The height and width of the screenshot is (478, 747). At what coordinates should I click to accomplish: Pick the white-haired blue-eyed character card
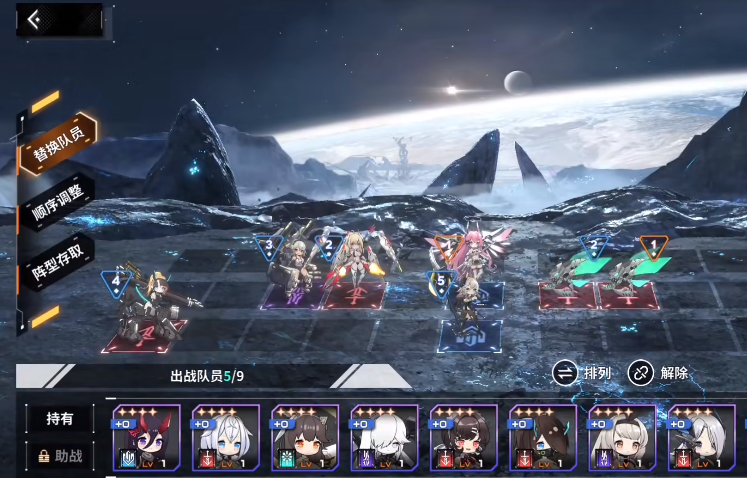(225, 438)
